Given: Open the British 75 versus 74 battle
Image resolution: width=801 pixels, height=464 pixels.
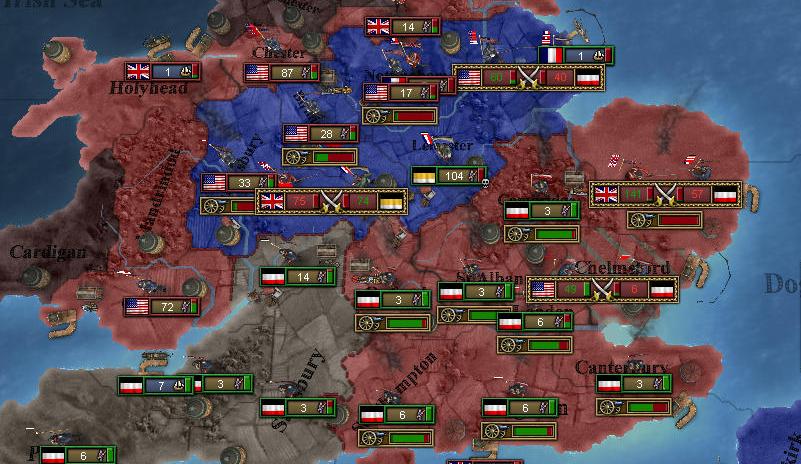Looking at the screenshot, I should (x=332, y=202).
